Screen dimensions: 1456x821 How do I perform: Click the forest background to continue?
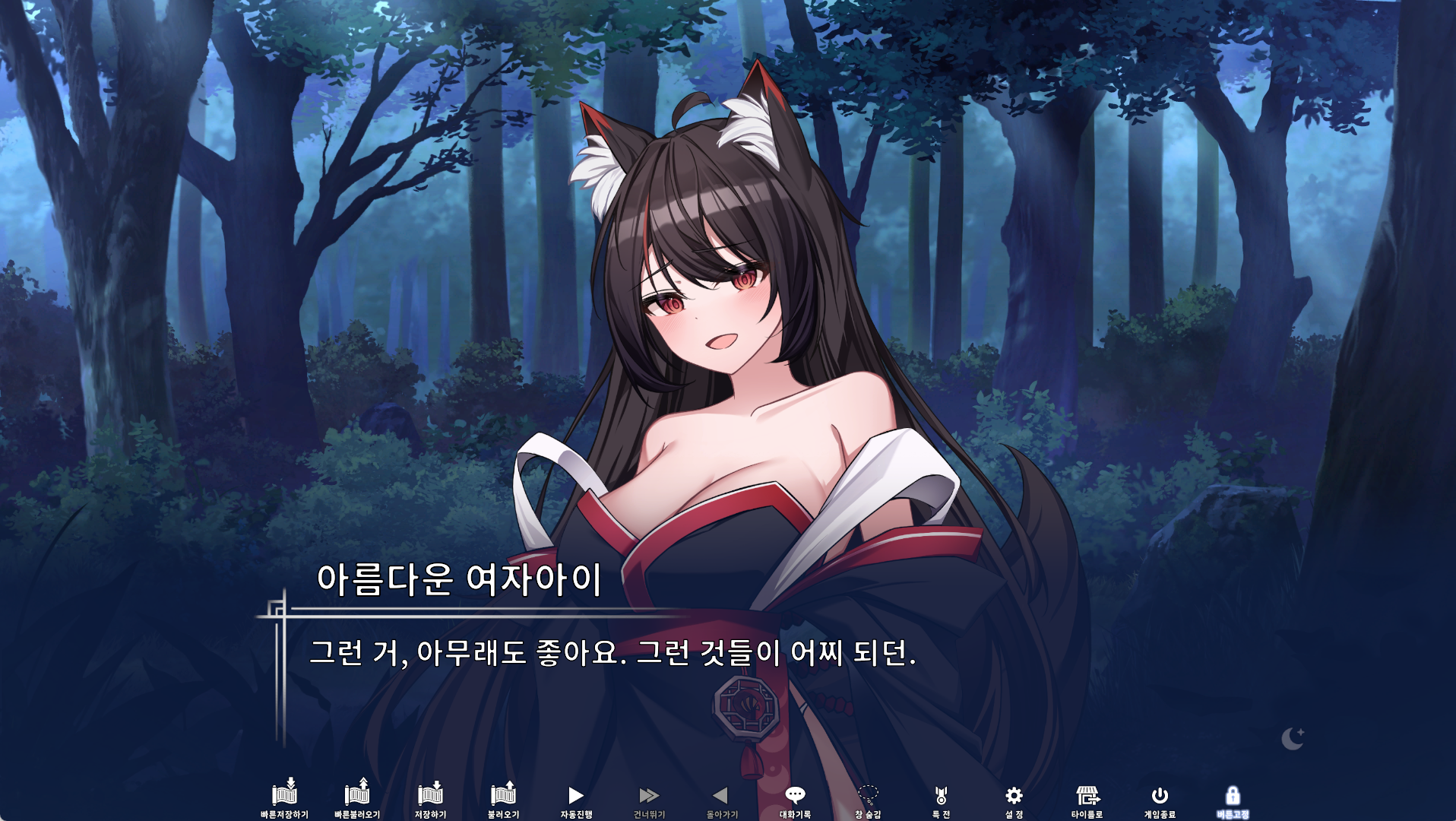228,228
